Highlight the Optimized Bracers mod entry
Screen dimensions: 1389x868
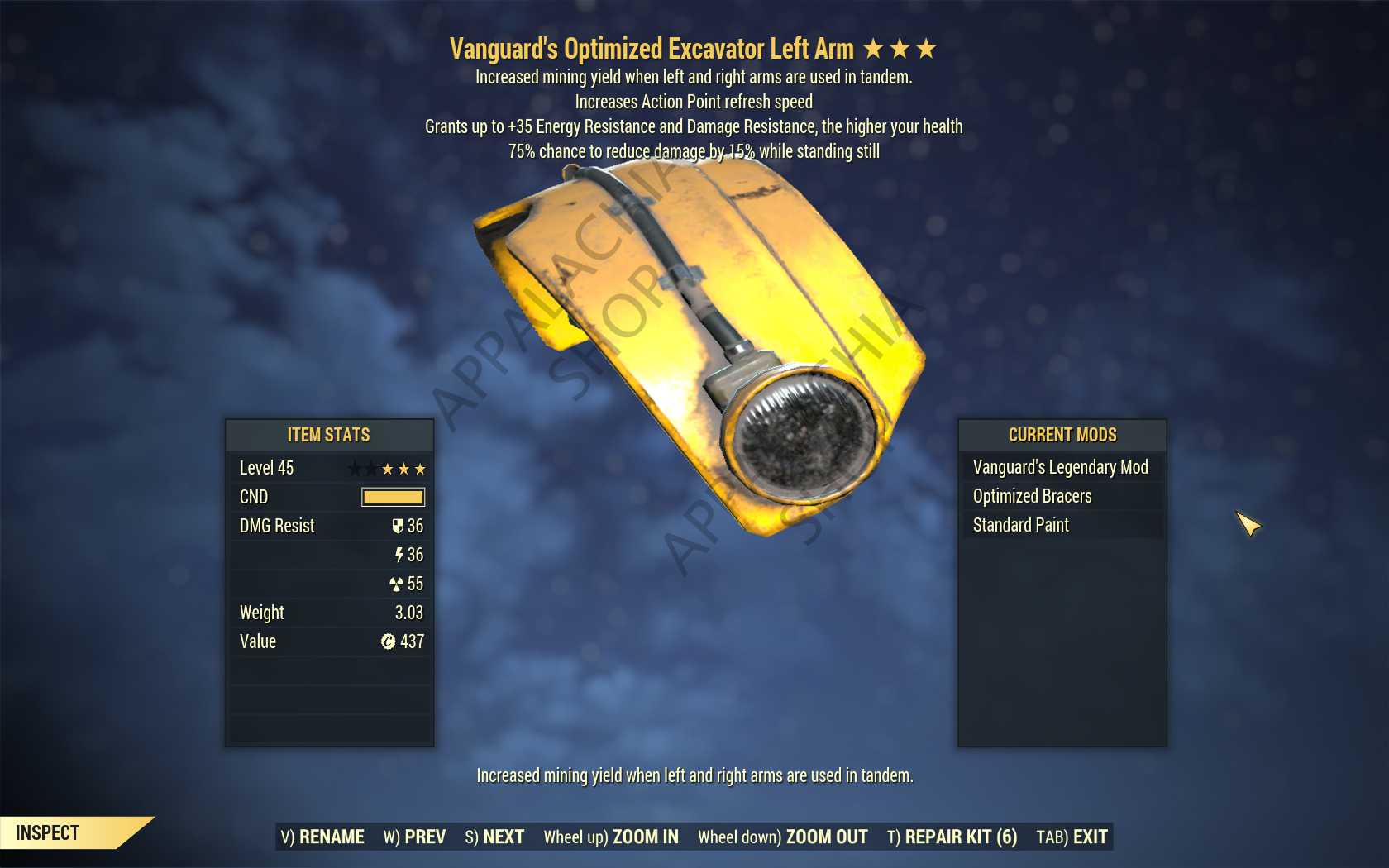1032,496
